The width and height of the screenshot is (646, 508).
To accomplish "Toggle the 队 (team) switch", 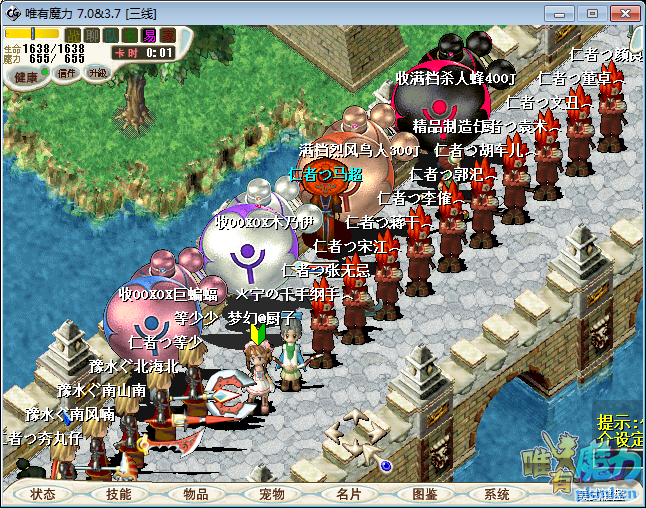I will click(x=110, y=35).
